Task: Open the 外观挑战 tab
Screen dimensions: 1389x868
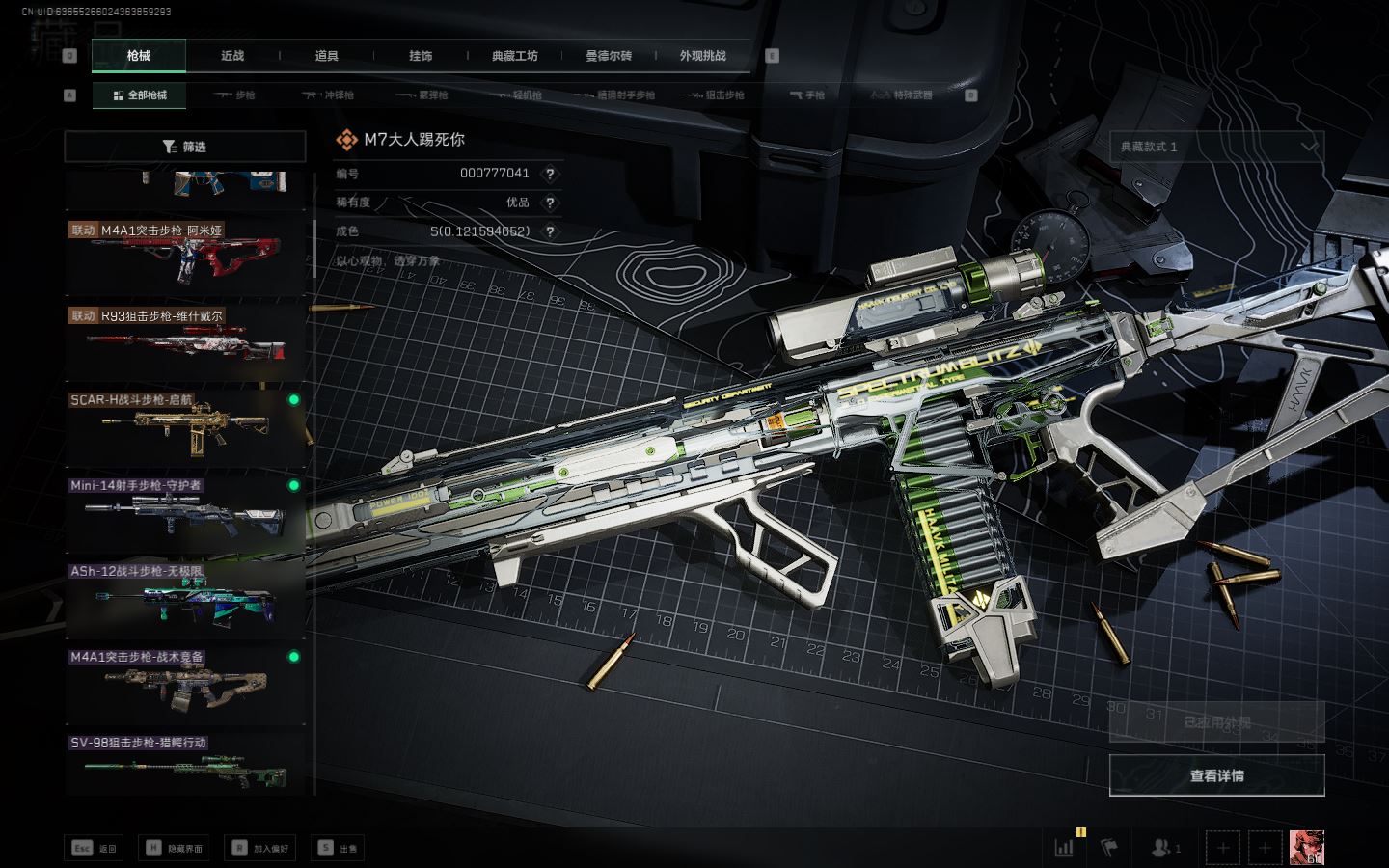Action: tap(702, 56)
